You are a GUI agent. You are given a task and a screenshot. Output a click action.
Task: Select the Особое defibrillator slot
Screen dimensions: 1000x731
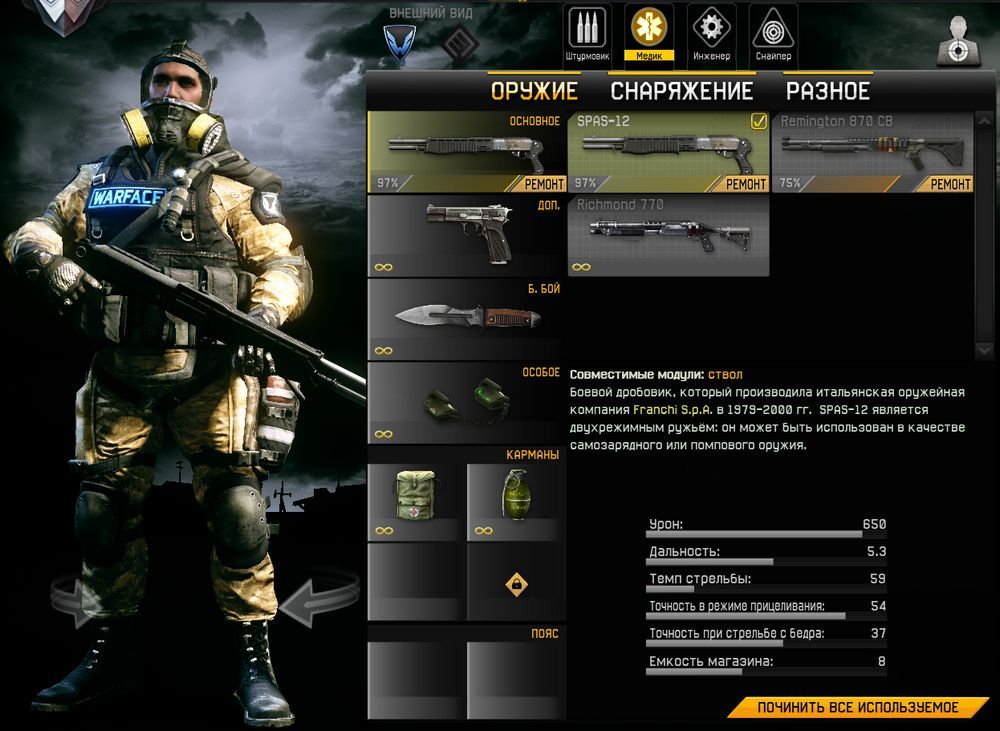466,402
